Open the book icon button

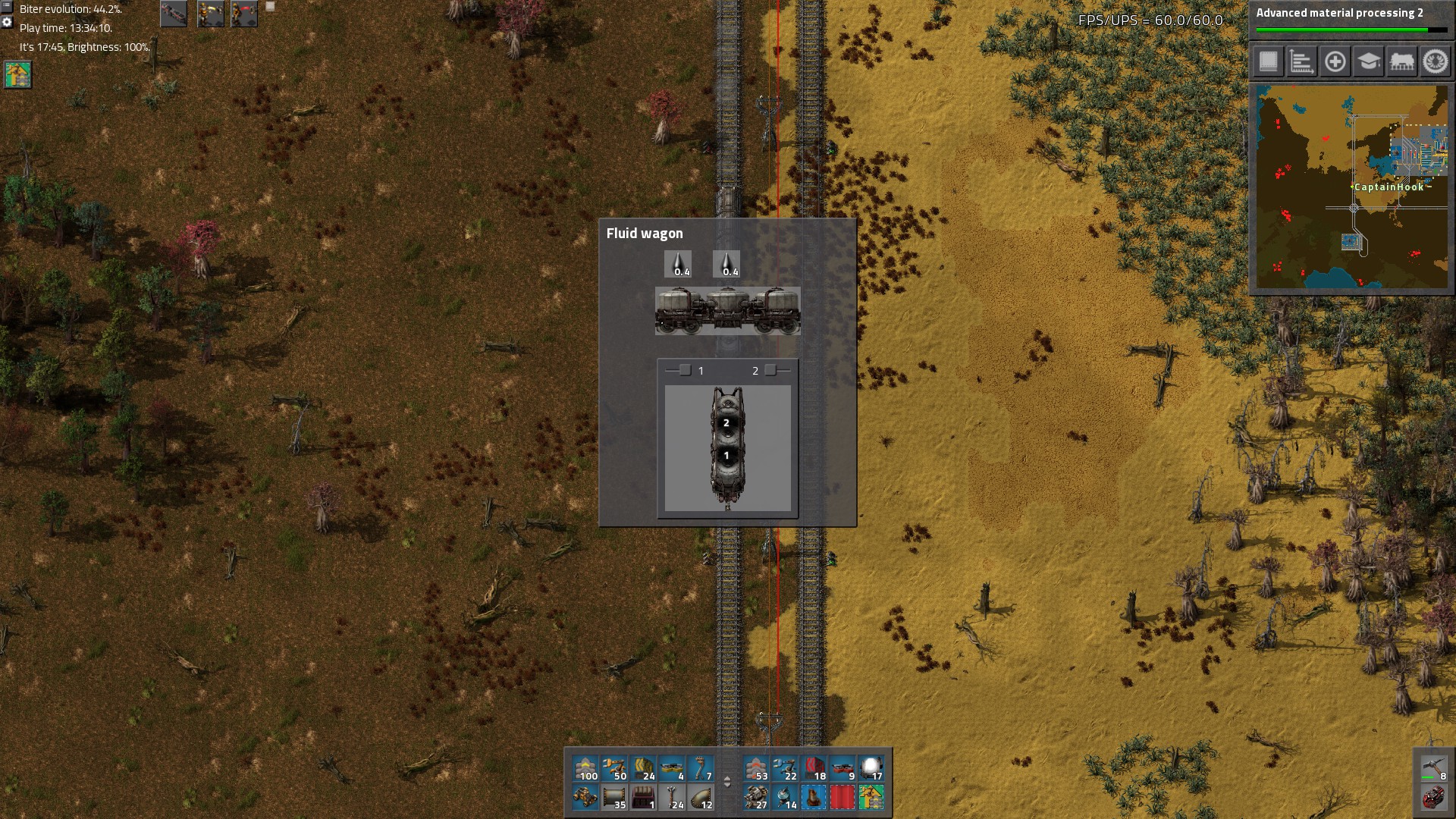coord(1268,61)
